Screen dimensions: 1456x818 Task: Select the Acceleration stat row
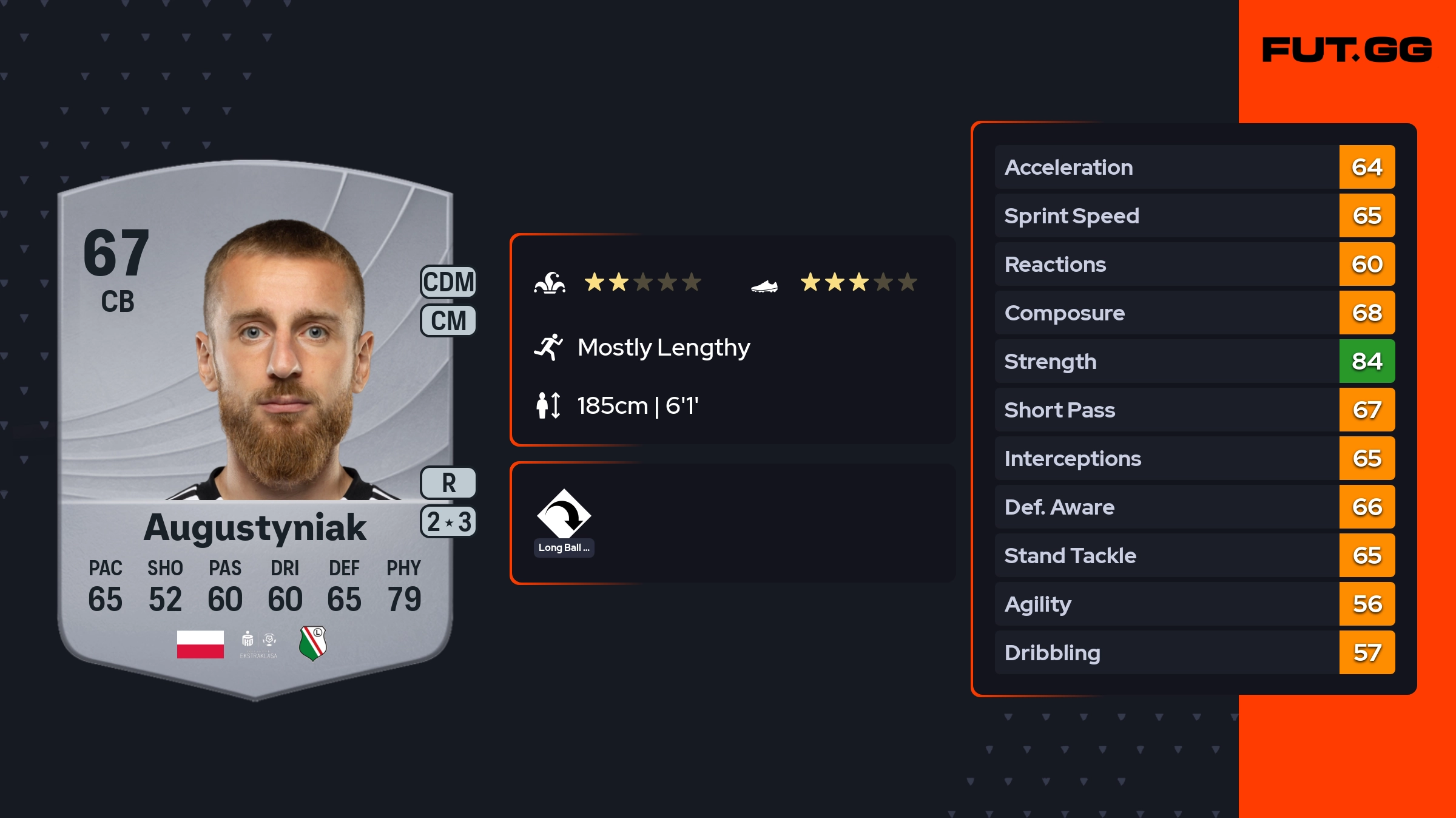click(x=1194, y=167)
